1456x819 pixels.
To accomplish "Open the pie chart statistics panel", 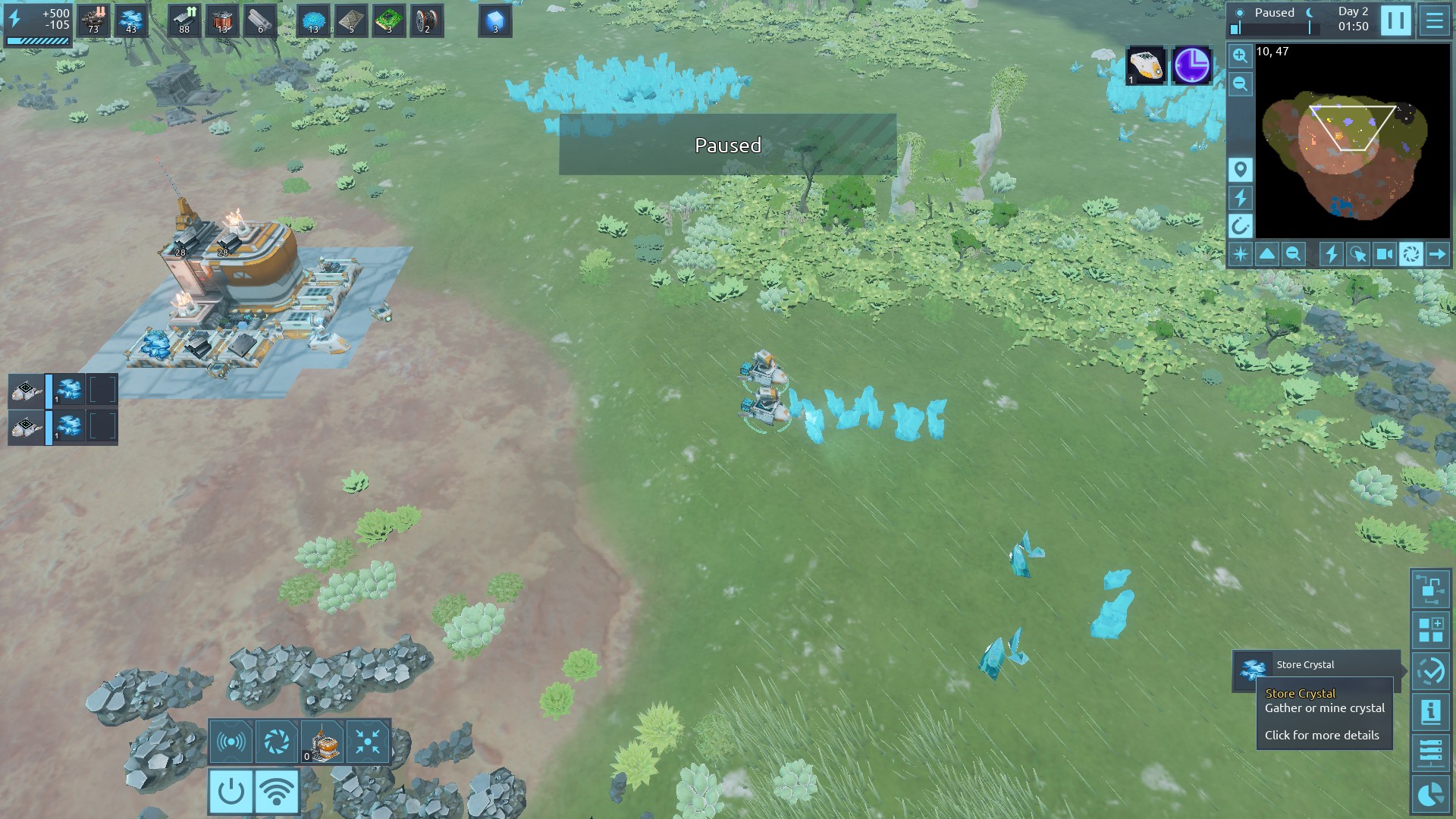I will point(1431,794).
